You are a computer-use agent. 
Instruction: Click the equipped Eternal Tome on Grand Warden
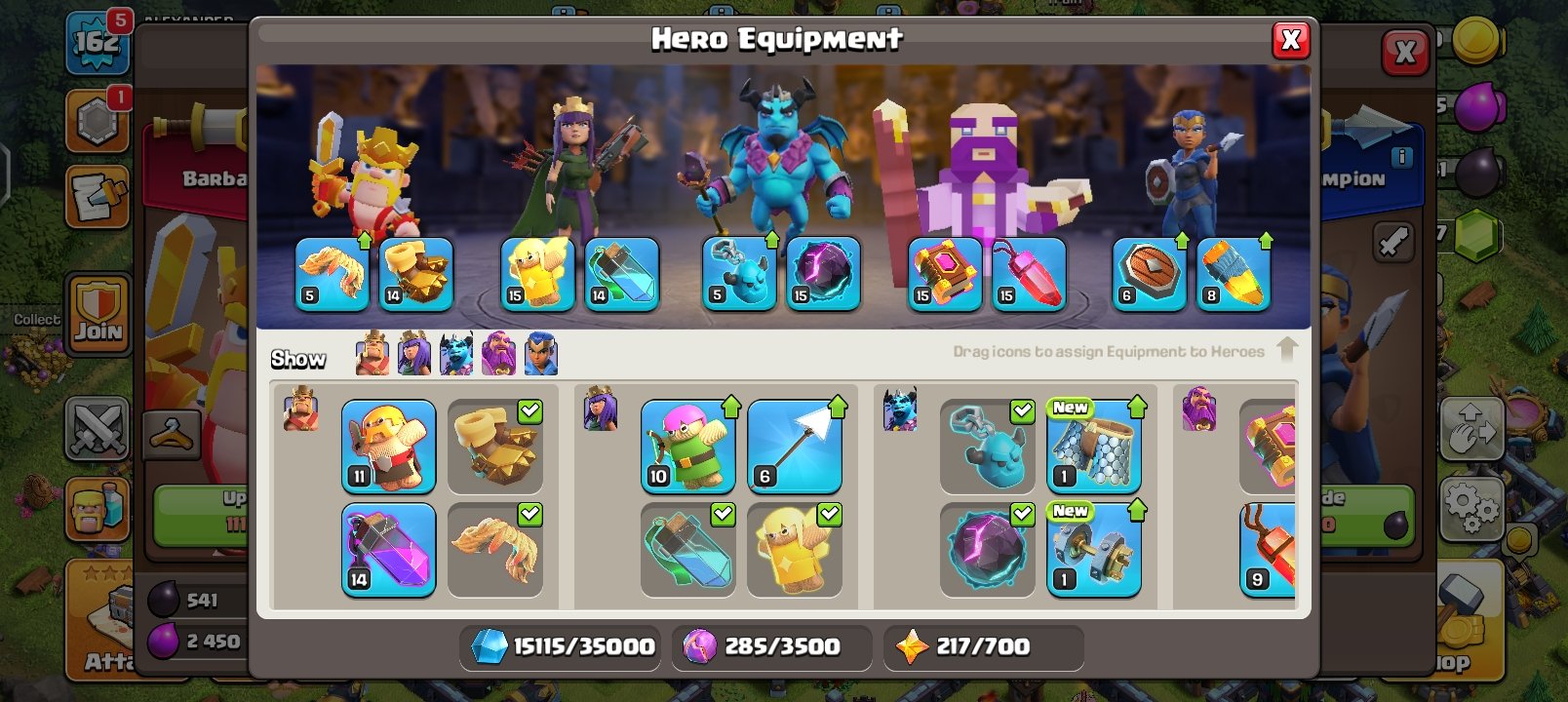pyautogui.click(x=942, y=274)
